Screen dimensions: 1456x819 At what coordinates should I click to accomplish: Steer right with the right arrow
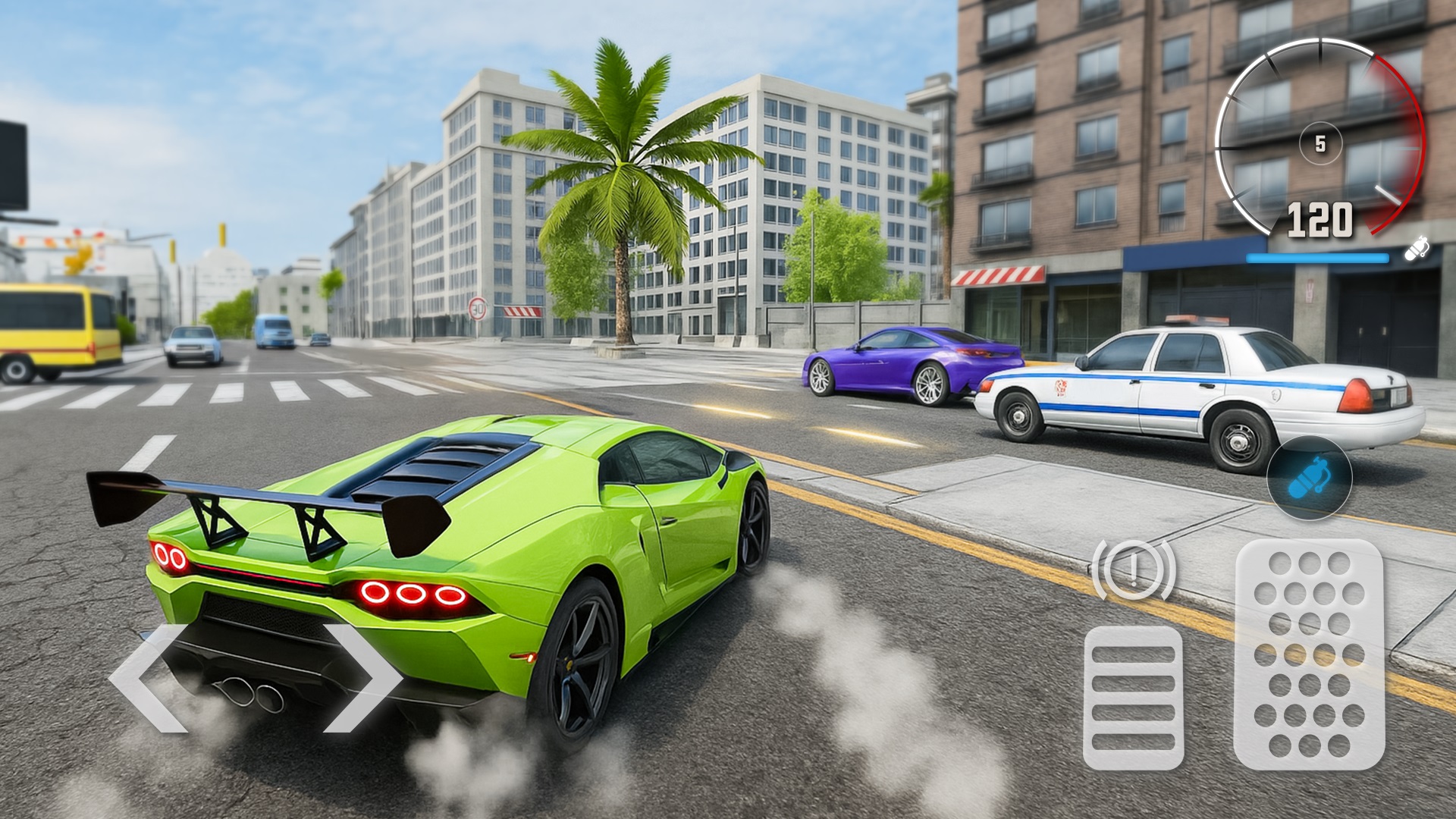tap(362, 679)
